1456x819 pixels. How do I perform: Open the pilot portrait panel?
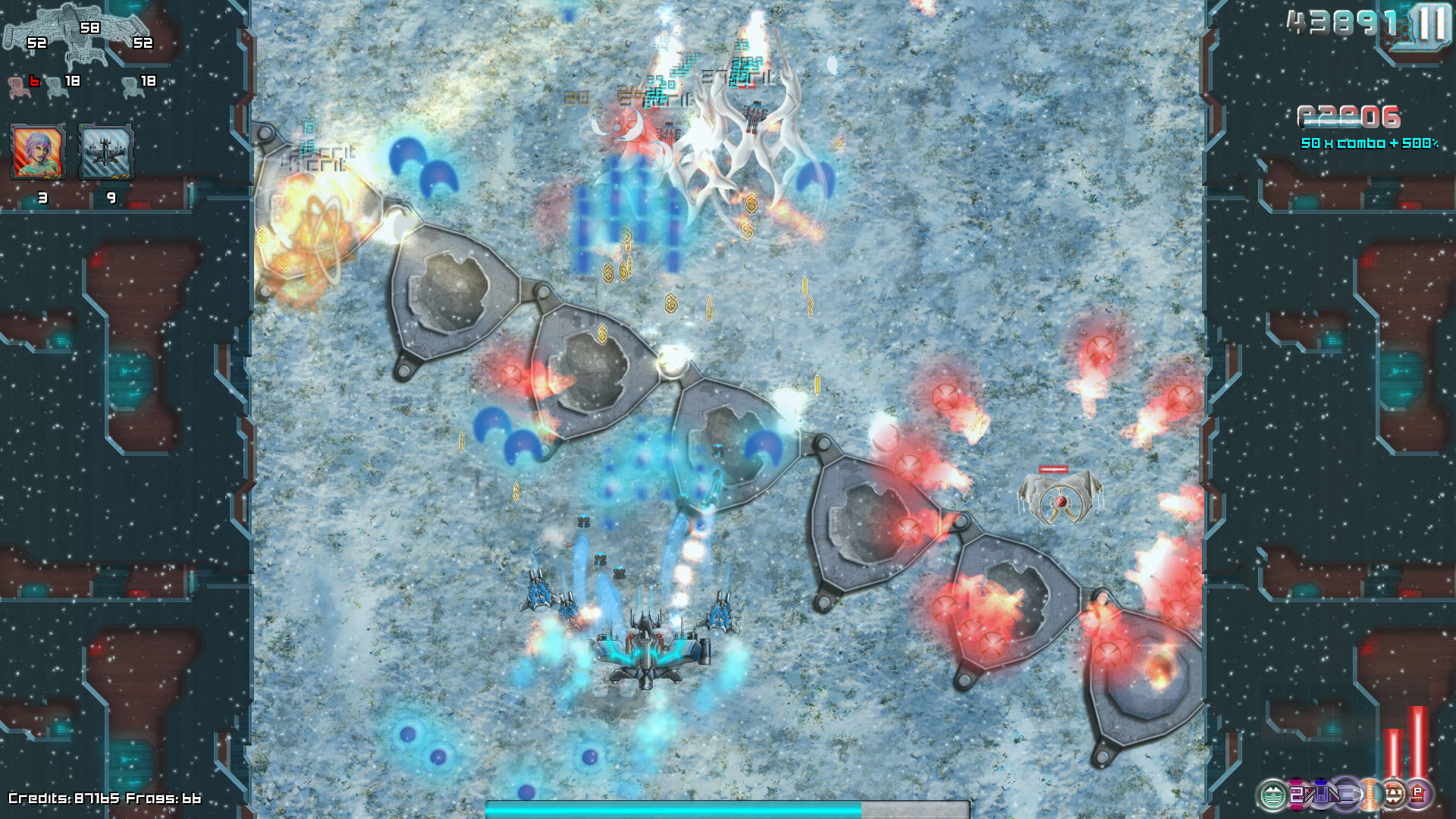(x=36, y=152)
